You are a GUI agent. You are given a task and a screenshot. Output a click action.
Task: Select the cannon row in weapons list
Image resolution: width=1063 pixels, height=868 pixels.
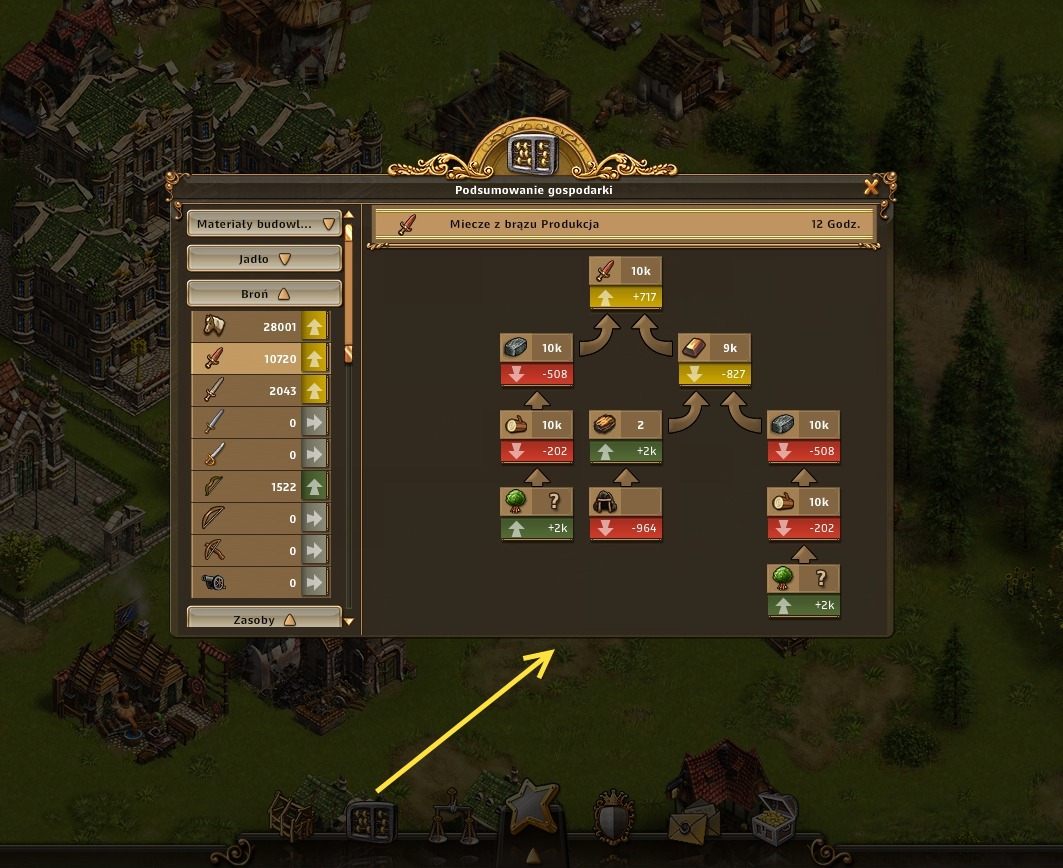tap(260, 583)
